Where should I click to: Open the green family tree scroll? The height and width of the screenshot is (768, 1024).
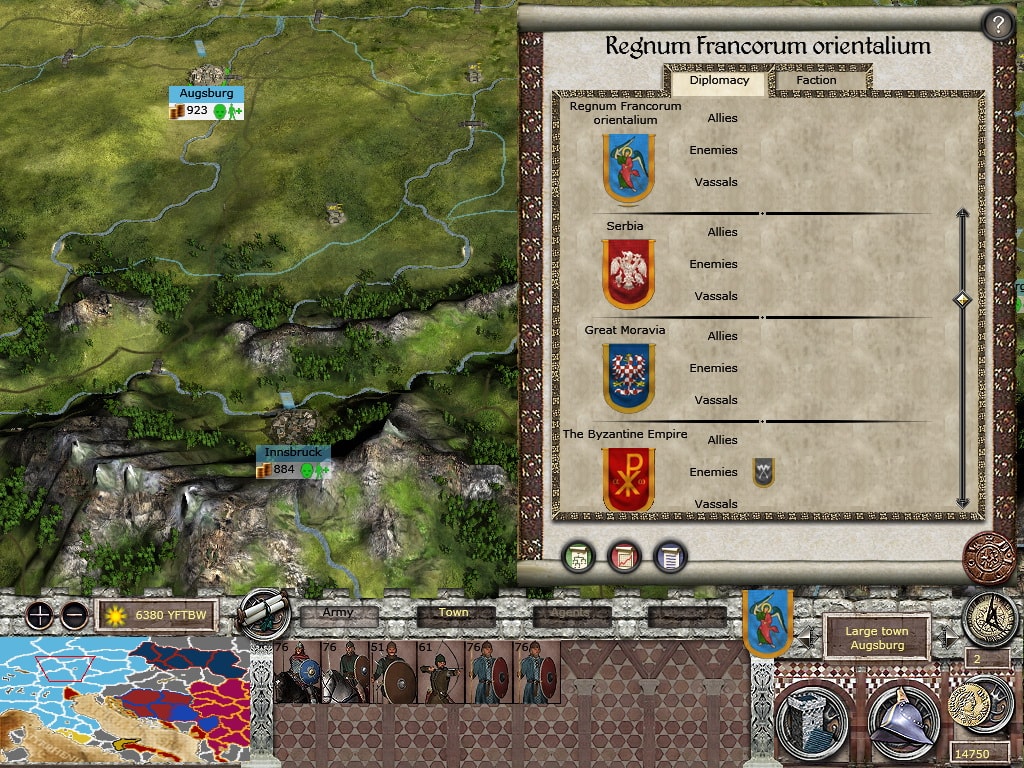[x=577, y=557]
